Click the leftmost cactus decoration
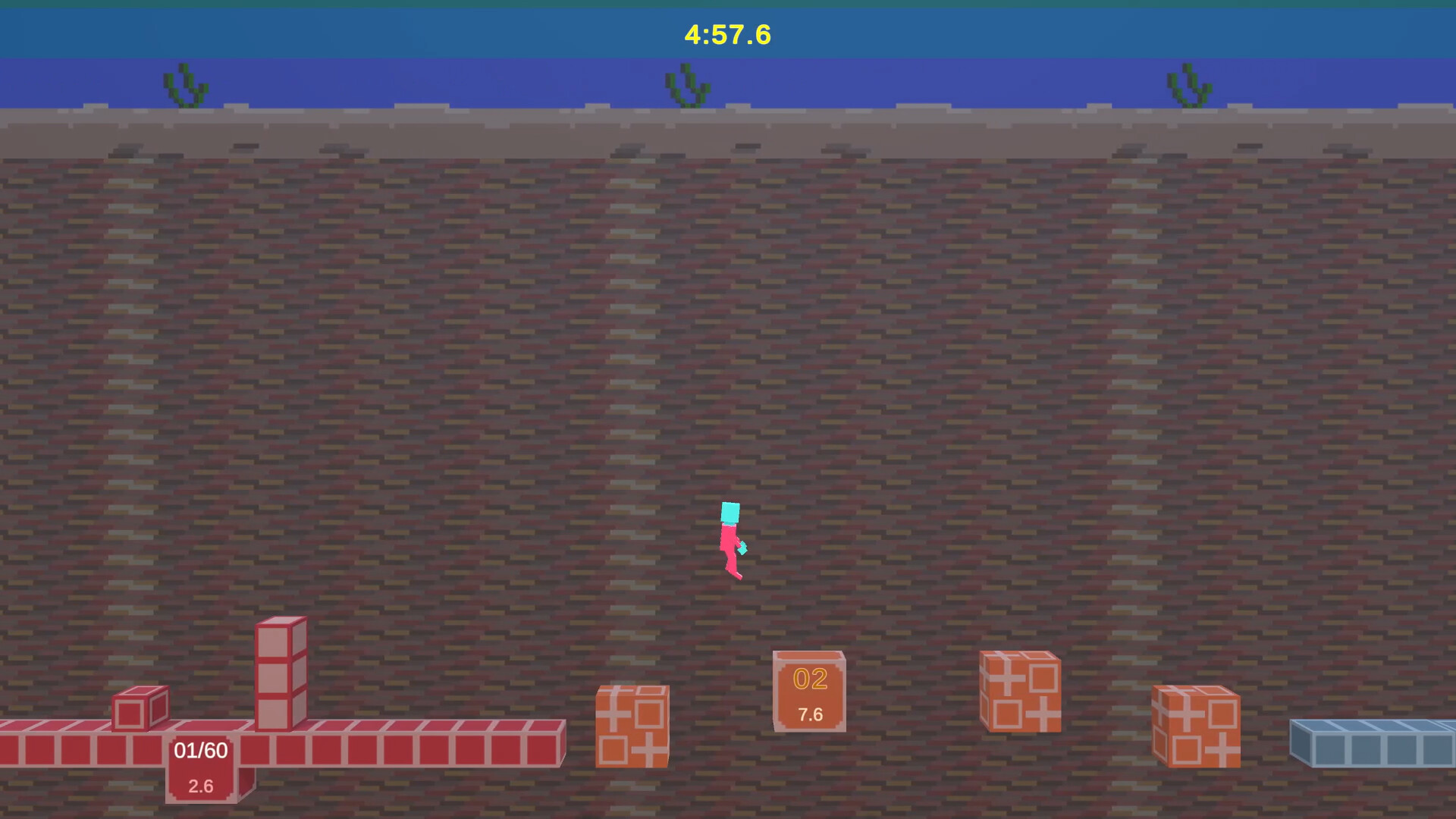1456x819 pixels. click(x=182, y=83)
